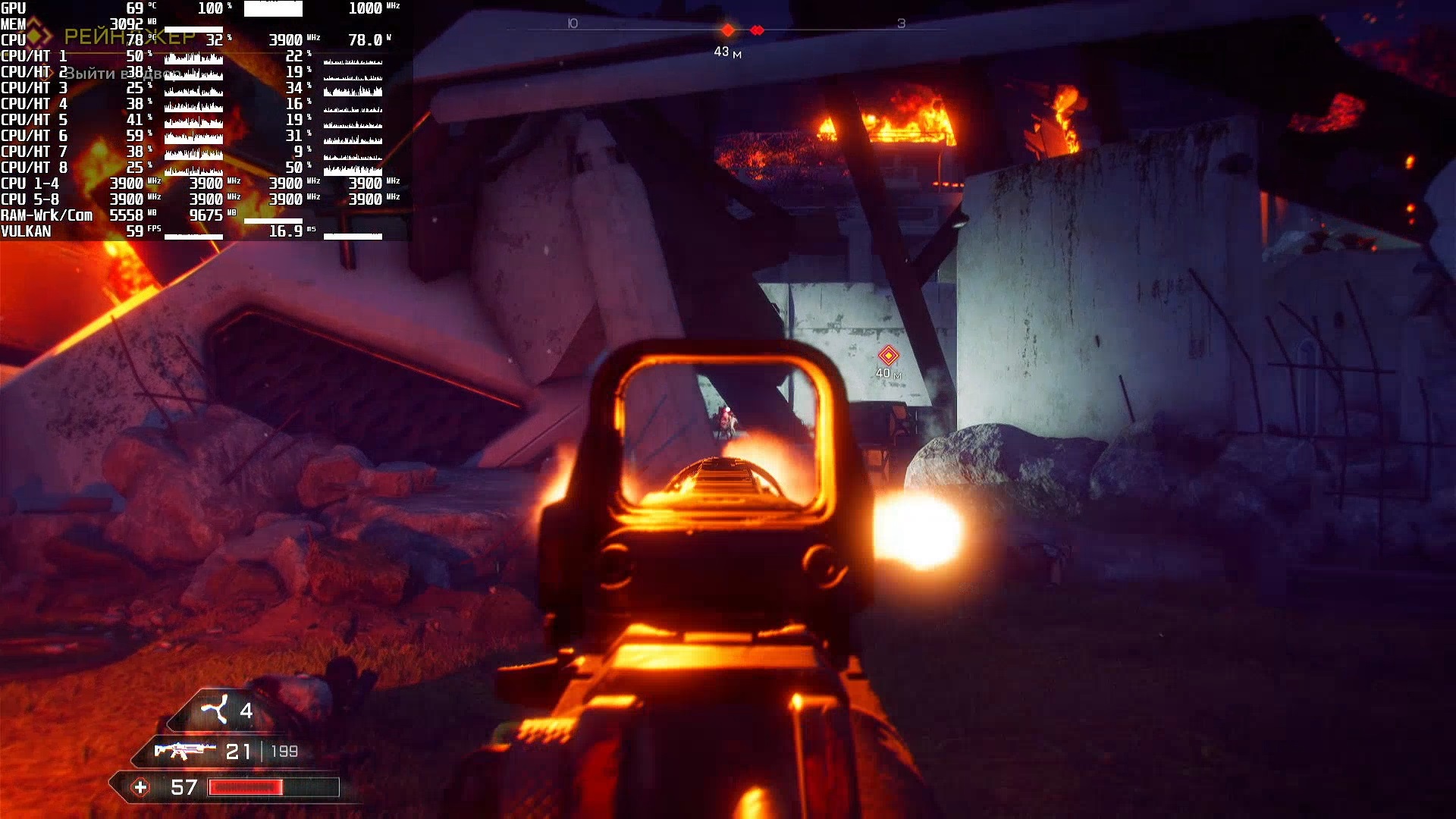This screenshot has height=819, width=1456.
Task: Select the 43 m diamond marker on compass
Action: [x=727, y=30]
